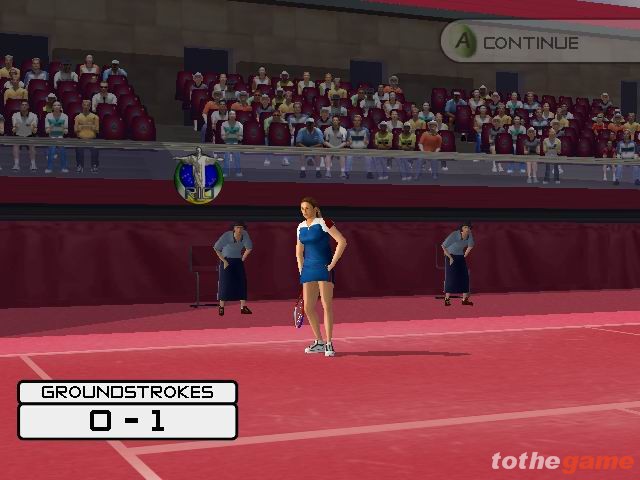
Task: Click the Rio tournament emblem
Action: click(197, 176)
